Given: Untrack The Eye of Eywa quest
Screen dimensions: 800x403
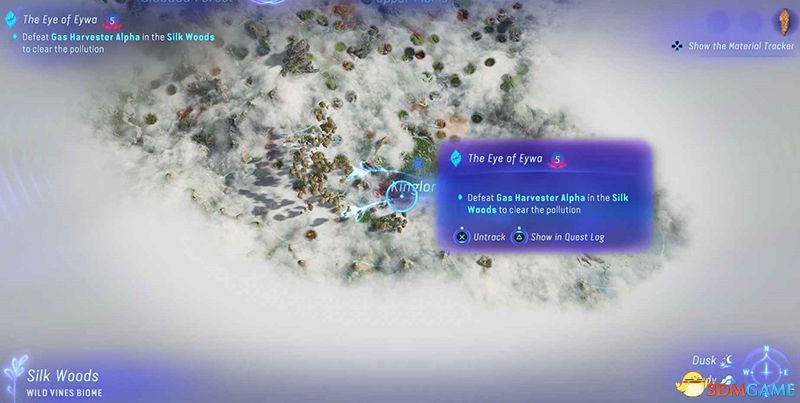Looking at the screenshot, I should pos(479,238).
